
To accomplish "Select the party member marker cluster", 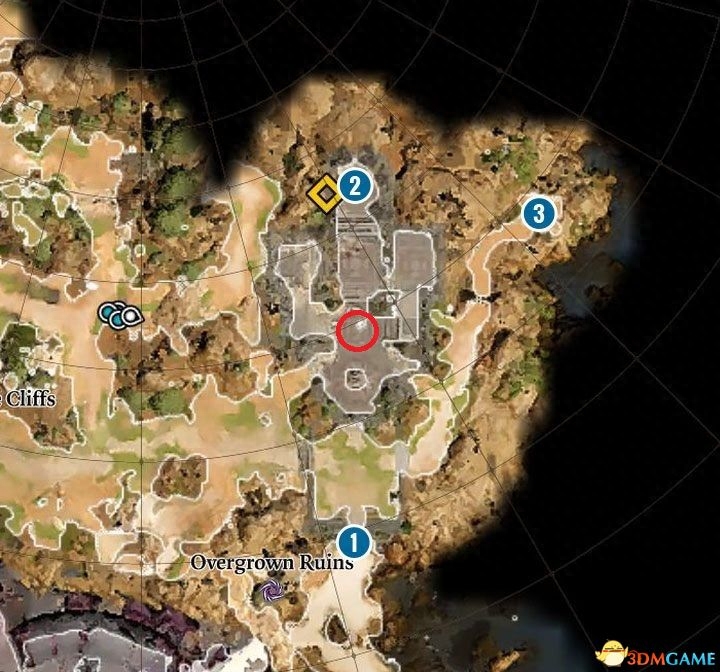I will point(120,316).
